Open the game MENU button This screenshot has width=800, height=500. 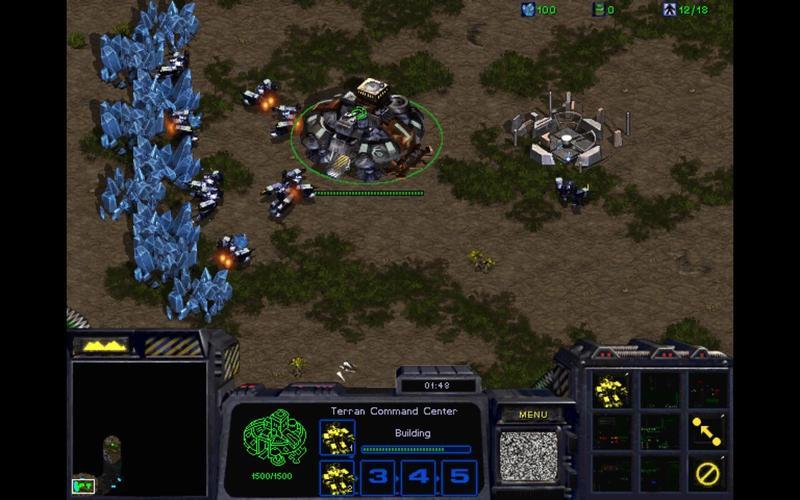pos(533,414)
